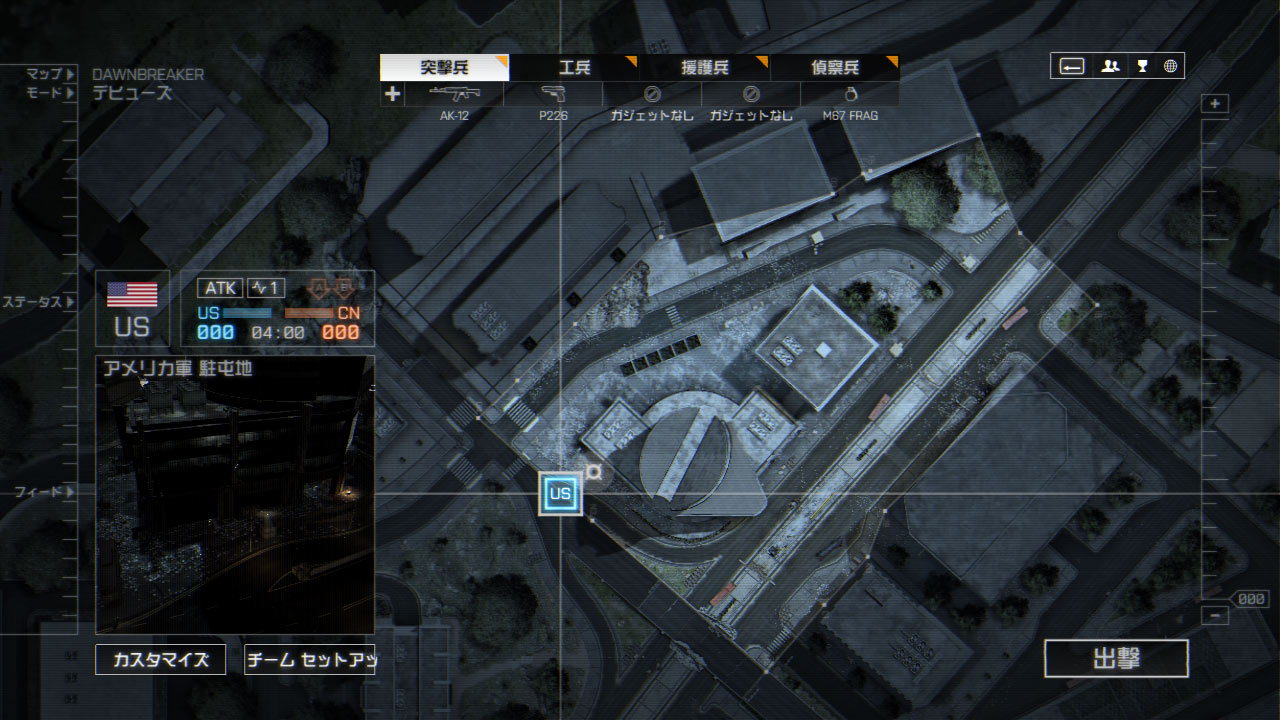Open the カスタマイズ customize menu
The height and width of the screenshot is (720, 1280).
pyautogui.click(x=160, y=660)
